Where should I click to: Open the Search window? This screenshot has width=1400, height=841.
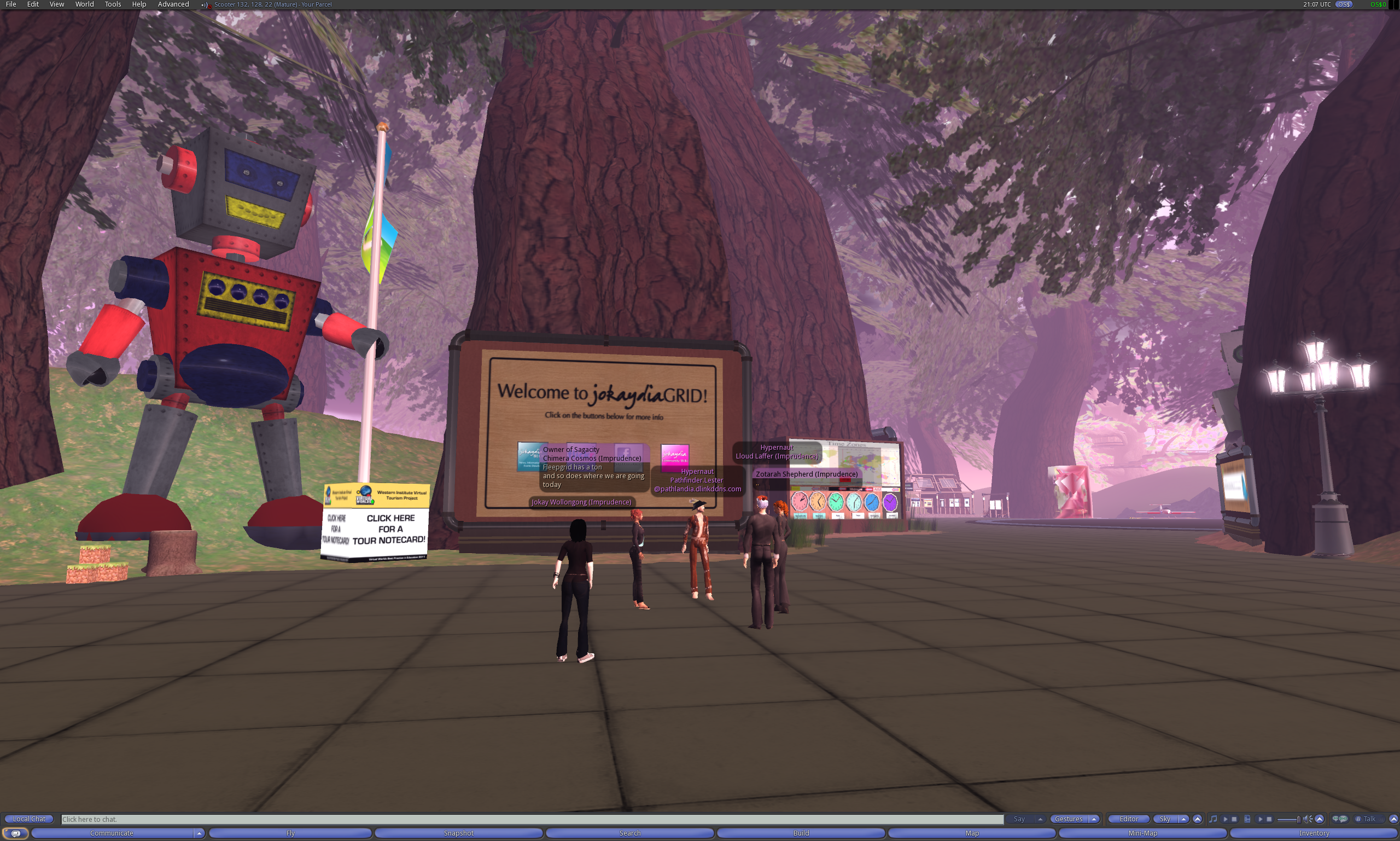pos(630,833)
